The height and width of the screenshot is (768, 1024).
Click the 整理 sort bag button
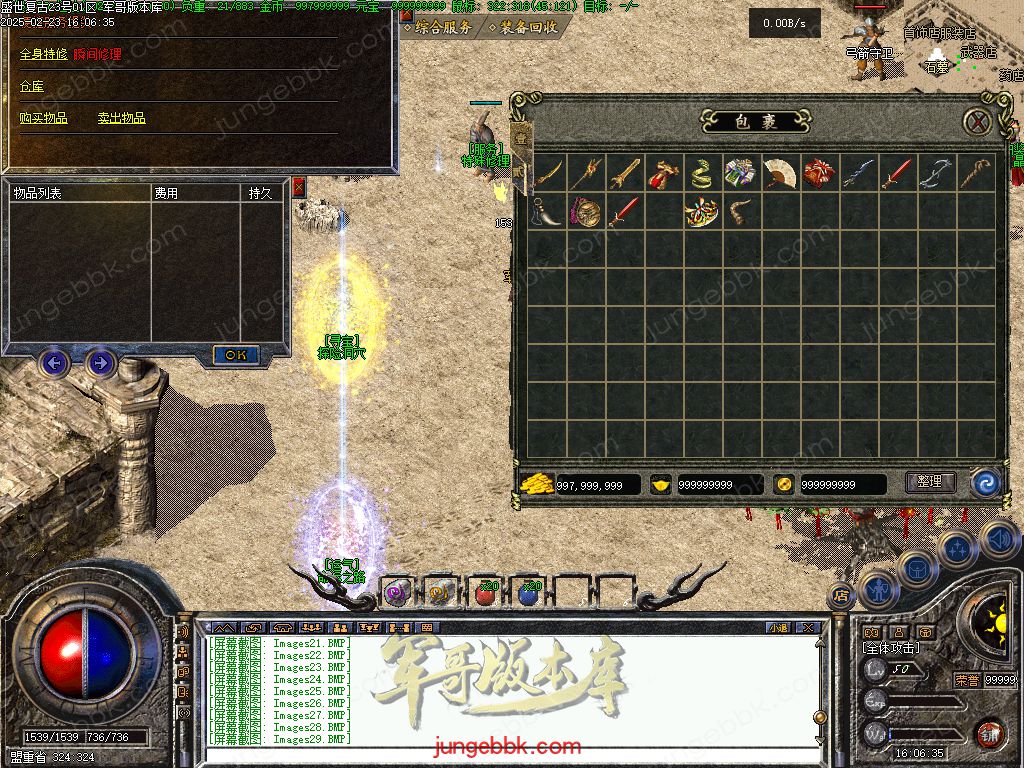(x=930, y=482)
